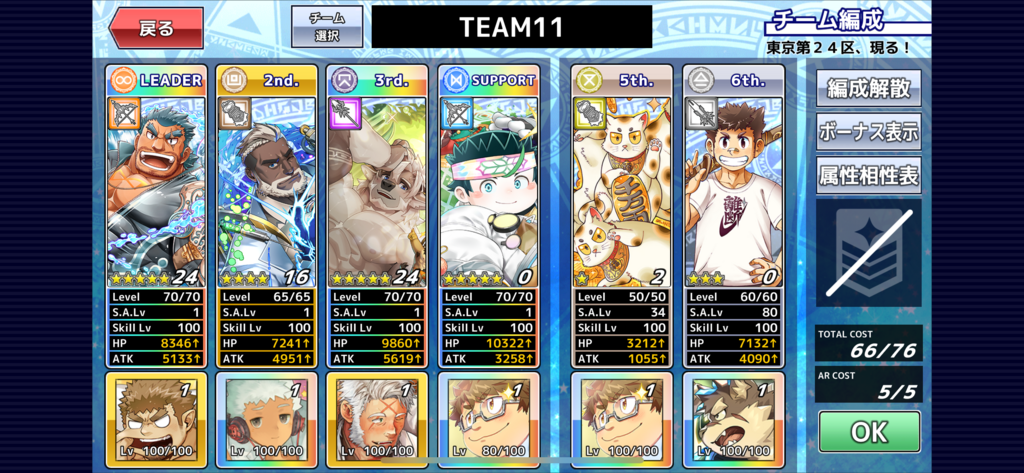Disband formation via 編成解散

pos(868,88)
